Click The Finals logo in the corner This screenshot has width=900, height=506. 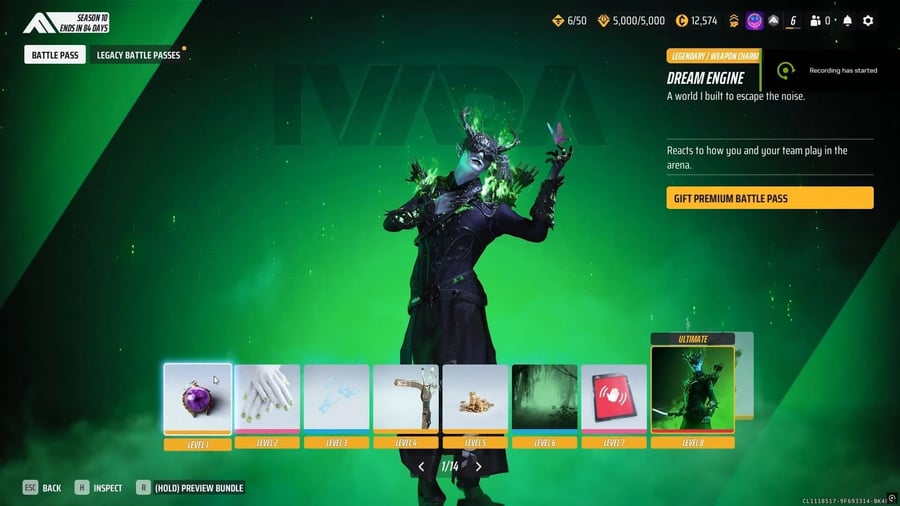[x=42, y=22]
